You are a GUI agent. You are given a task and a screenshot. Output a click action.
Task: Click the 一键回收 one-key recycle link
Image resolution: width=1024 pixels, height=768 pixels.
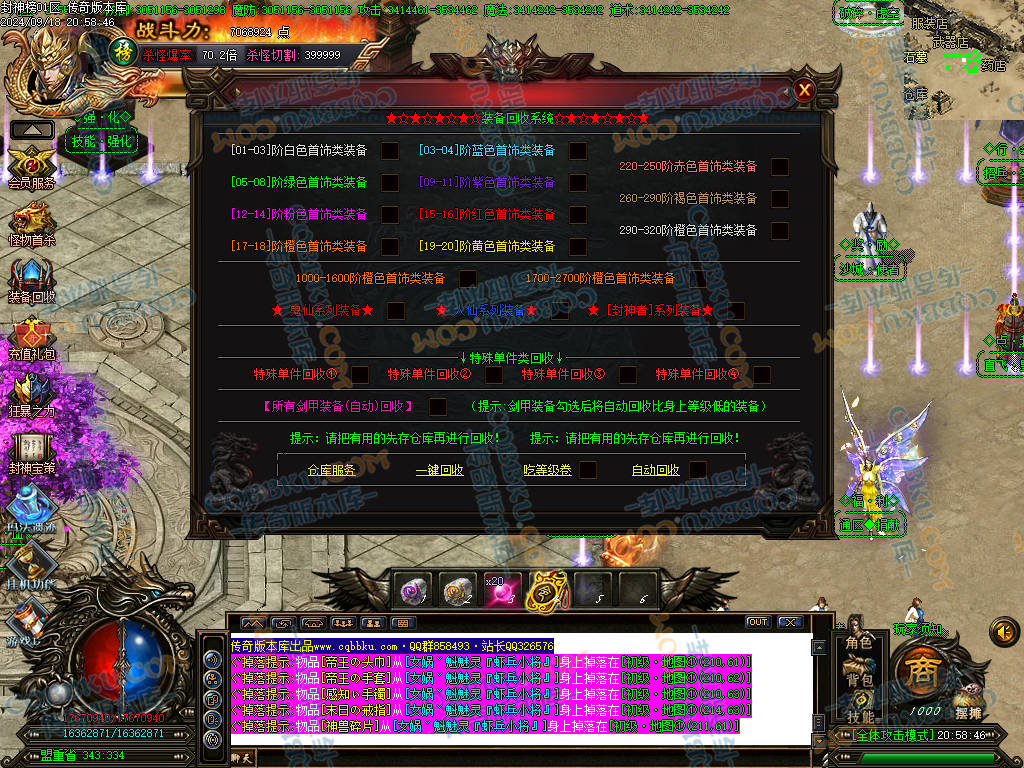click(440, 470)
